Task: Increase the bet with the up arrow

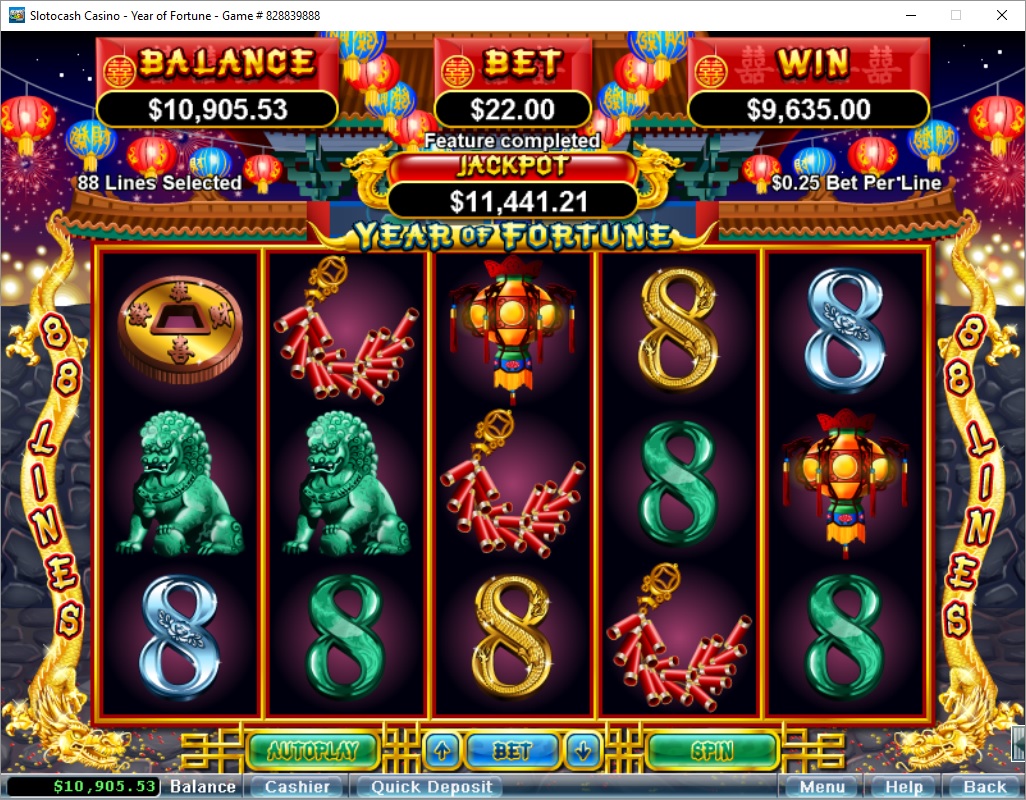Action: pyautogui.click(x=443, y=750)
